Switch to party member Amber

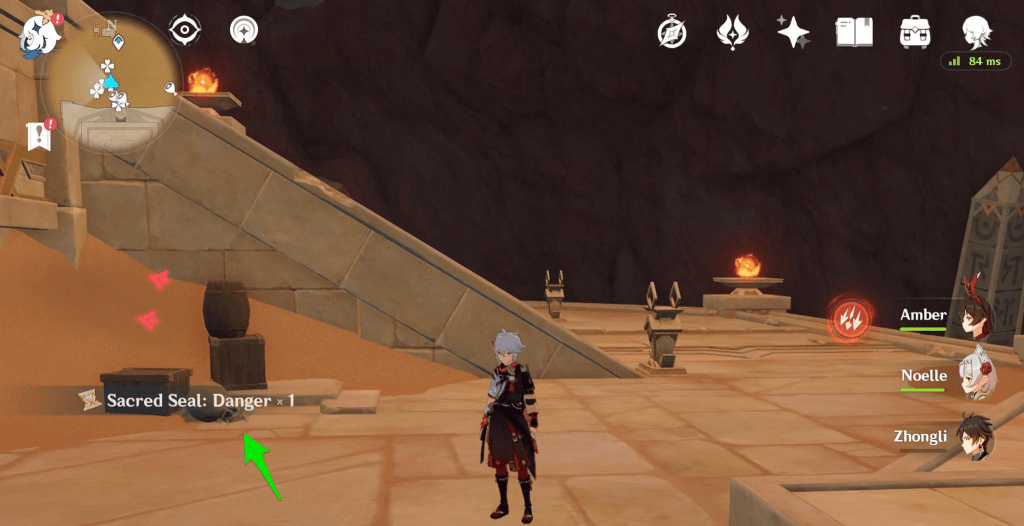click(974, 315)
